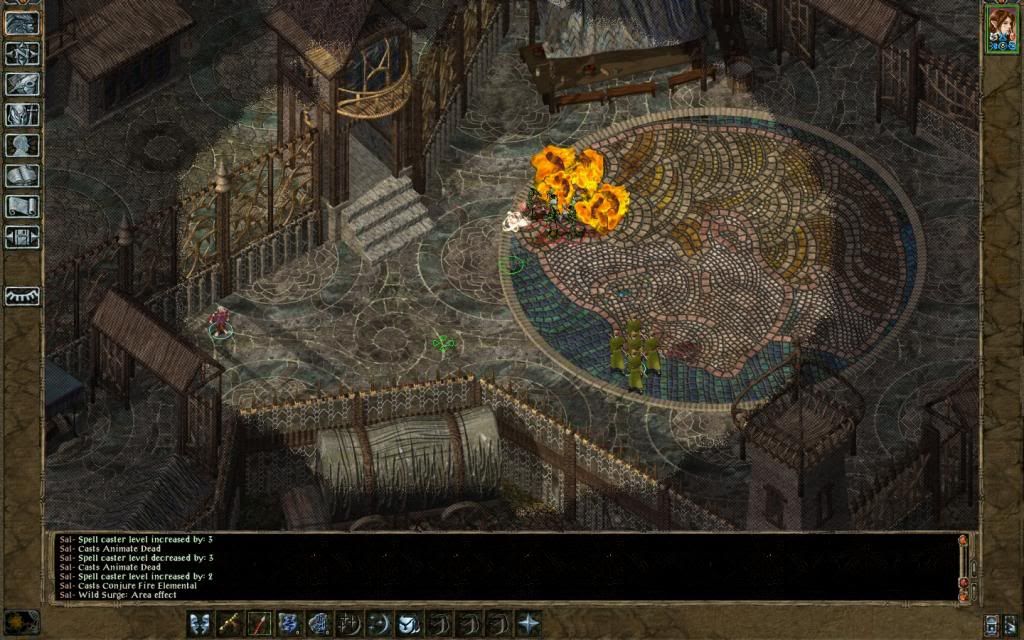This screenshot has width=1024, height=640.
Task: Open the mage spellbook icon
Action: (22, 176)
